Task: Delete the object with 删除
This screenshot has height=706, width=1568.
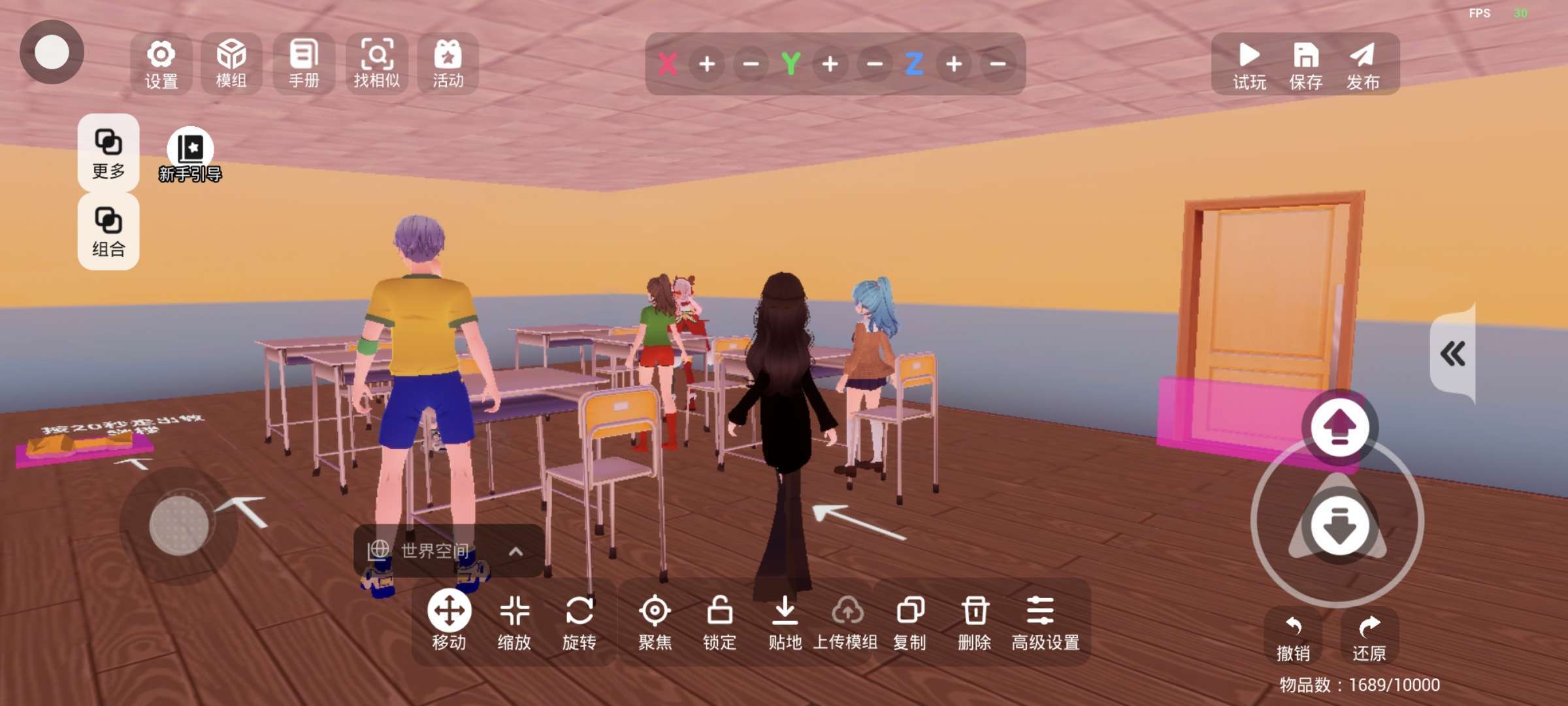Action: click(x=975, y=622)
